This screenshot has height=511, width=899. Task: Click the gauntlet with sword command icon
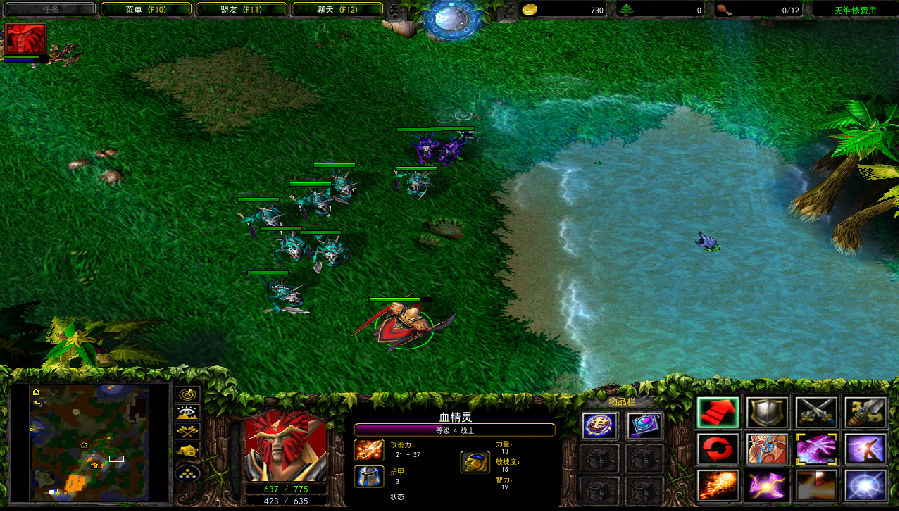pos(865,412)
